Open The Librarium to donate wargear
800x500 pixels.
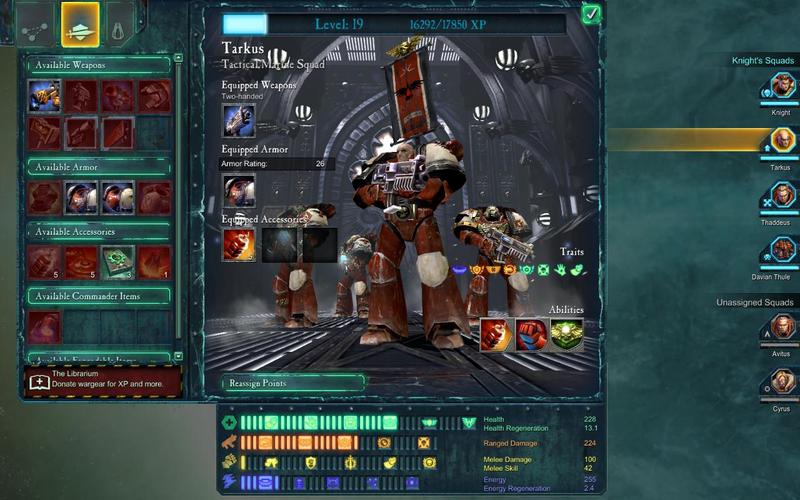click(x=102, y=382)
